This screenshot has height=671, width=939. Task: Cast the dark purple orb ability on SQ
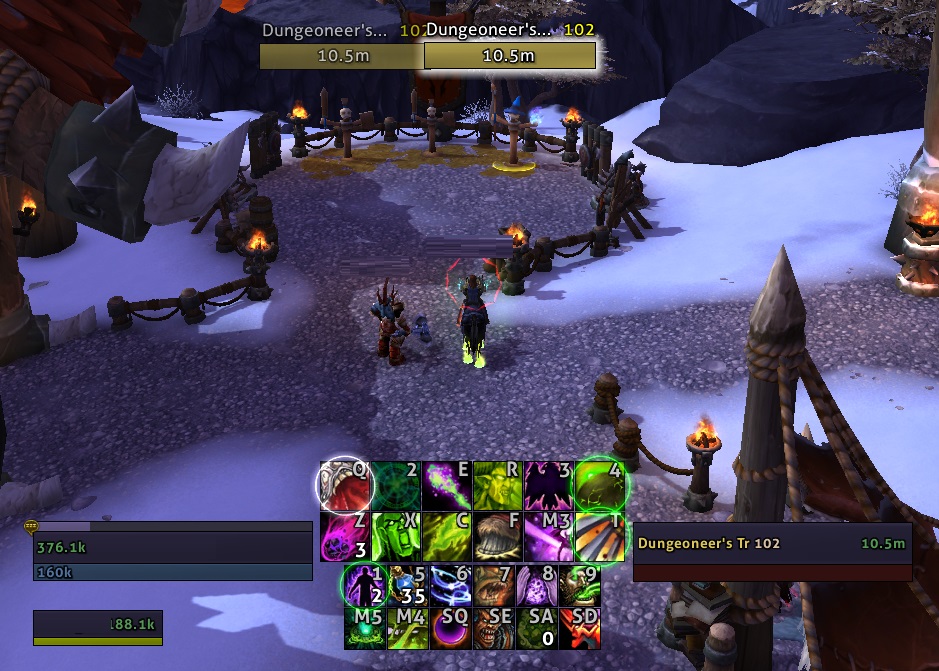click(x=449, y=629)
